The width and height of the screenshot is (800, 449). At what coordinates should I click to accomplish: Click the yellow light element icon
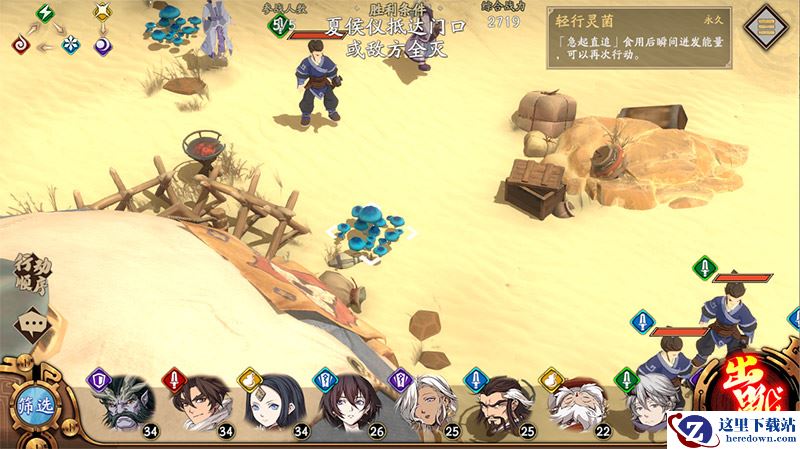click(x=102, y=13)
